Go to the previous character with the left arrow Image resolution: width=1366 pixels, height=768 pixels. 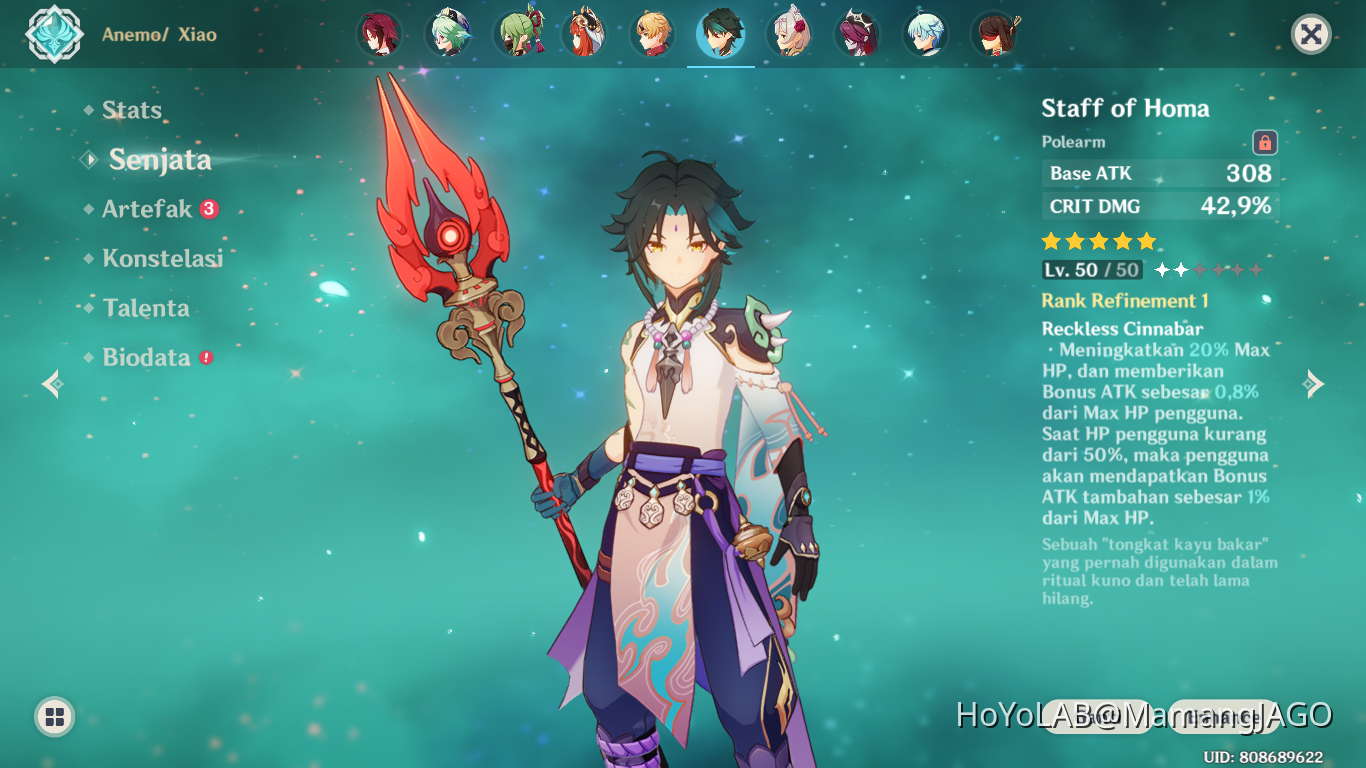click(50, 384)
